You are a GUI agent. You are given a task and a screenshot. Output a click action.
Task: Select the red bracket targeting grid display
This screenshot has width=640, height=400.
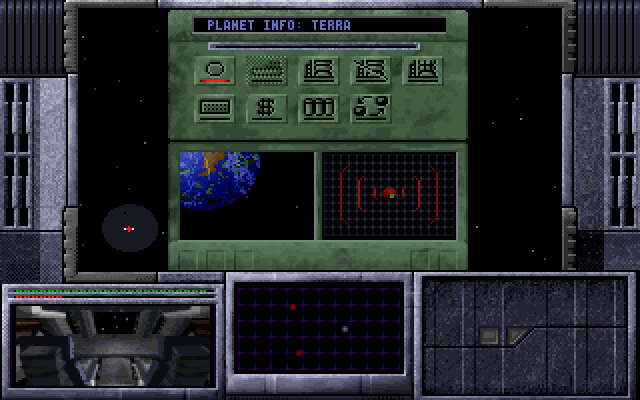tap(389, 195)
